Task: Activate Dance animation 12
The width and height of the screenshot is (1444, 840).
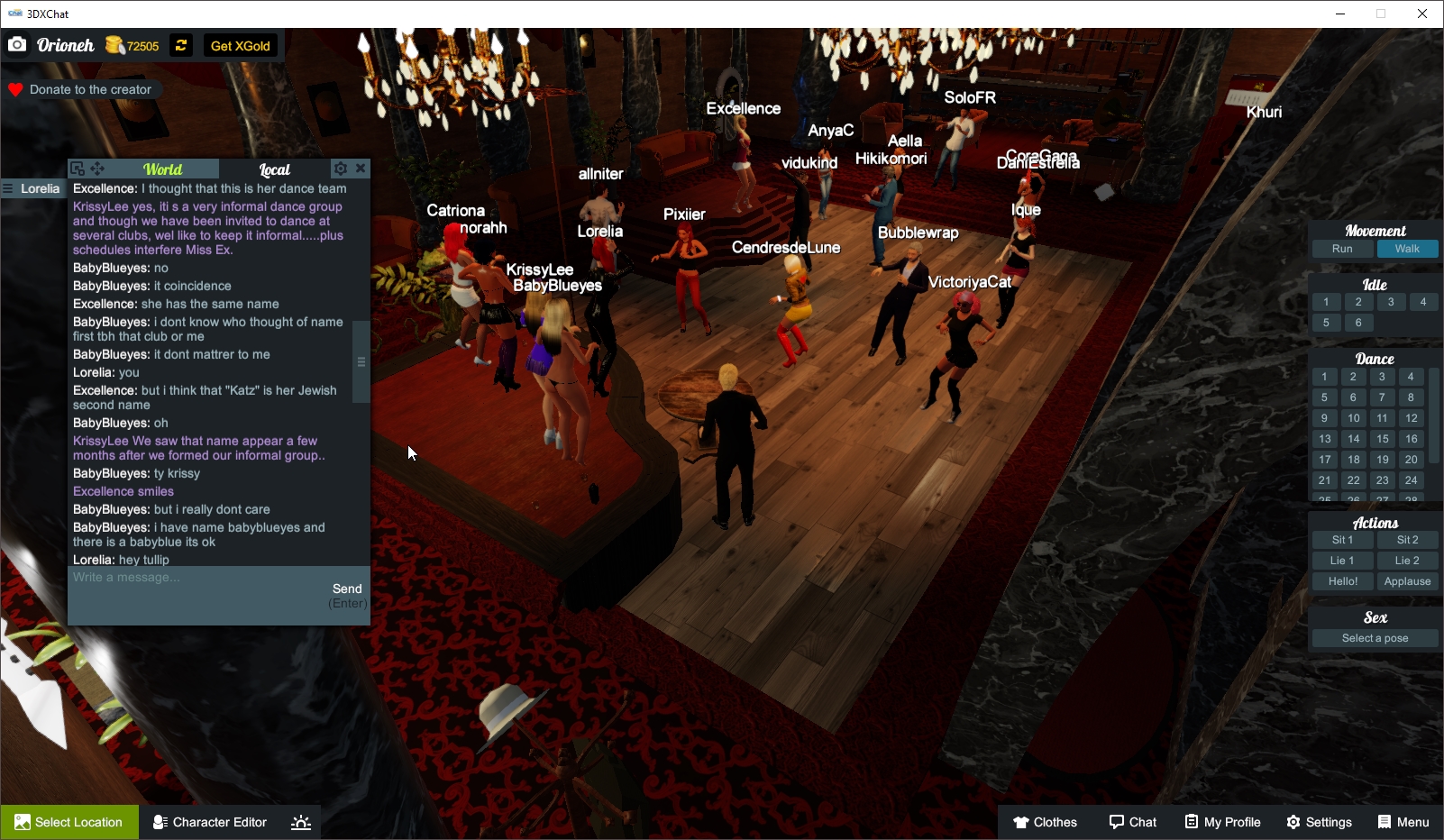Action: [1410, 417]
